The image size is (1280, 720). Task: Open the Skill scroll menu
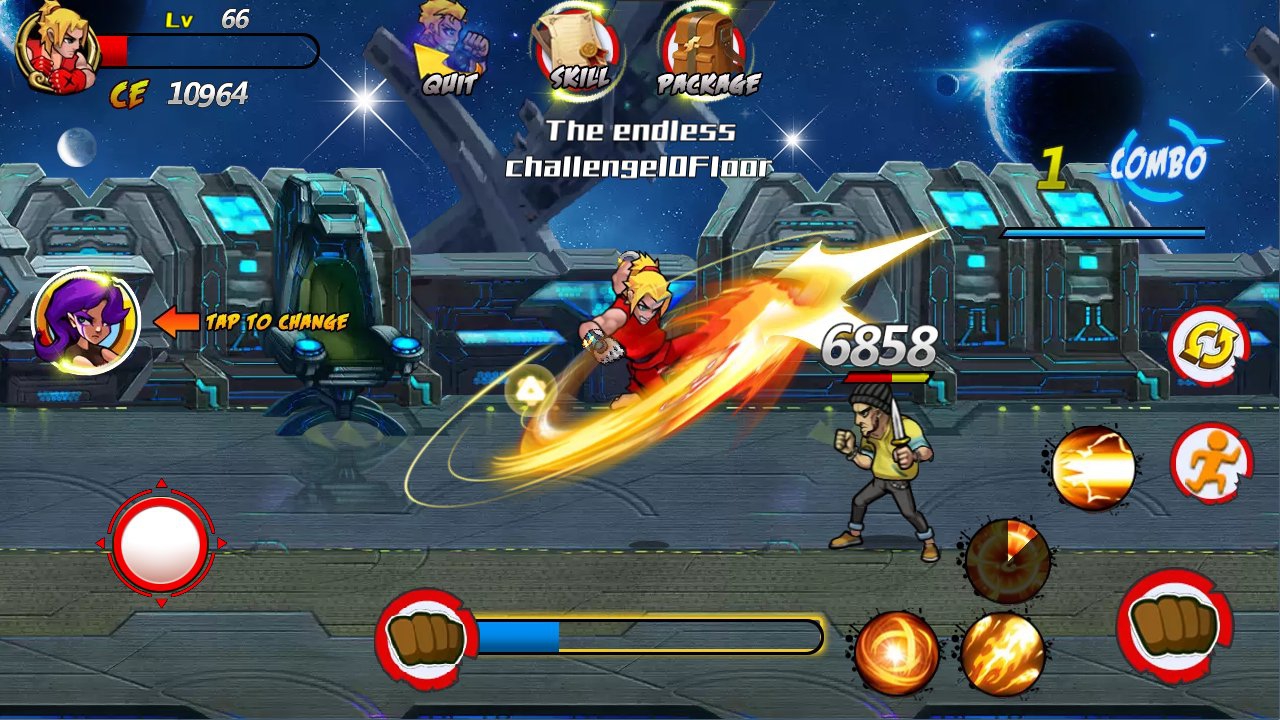[577, 50]
